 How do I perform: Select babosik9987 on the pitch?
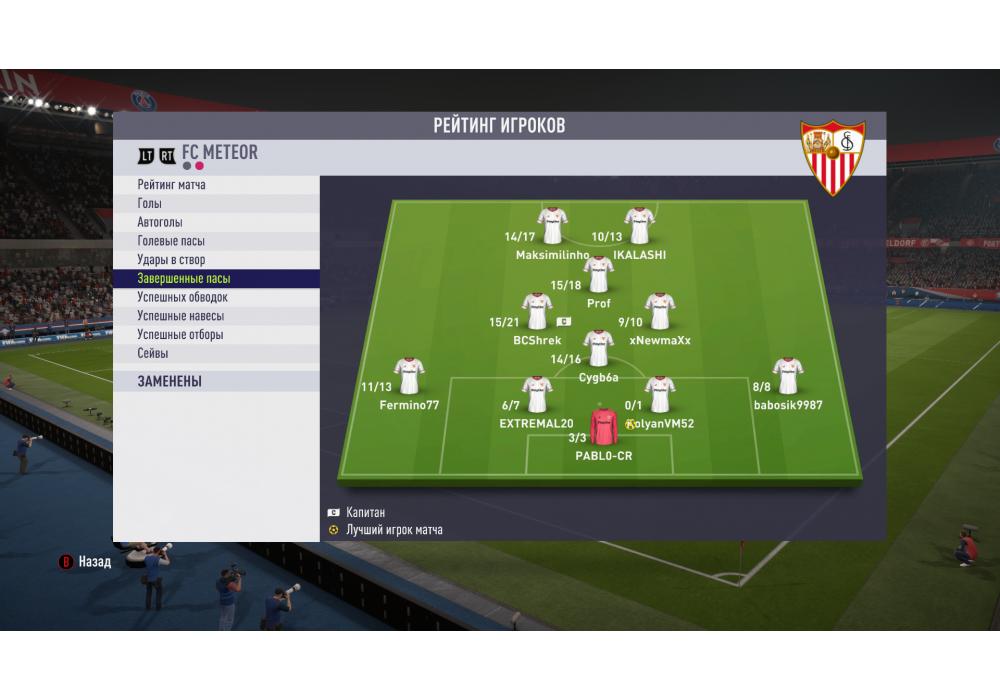click(x=788, y=376)
